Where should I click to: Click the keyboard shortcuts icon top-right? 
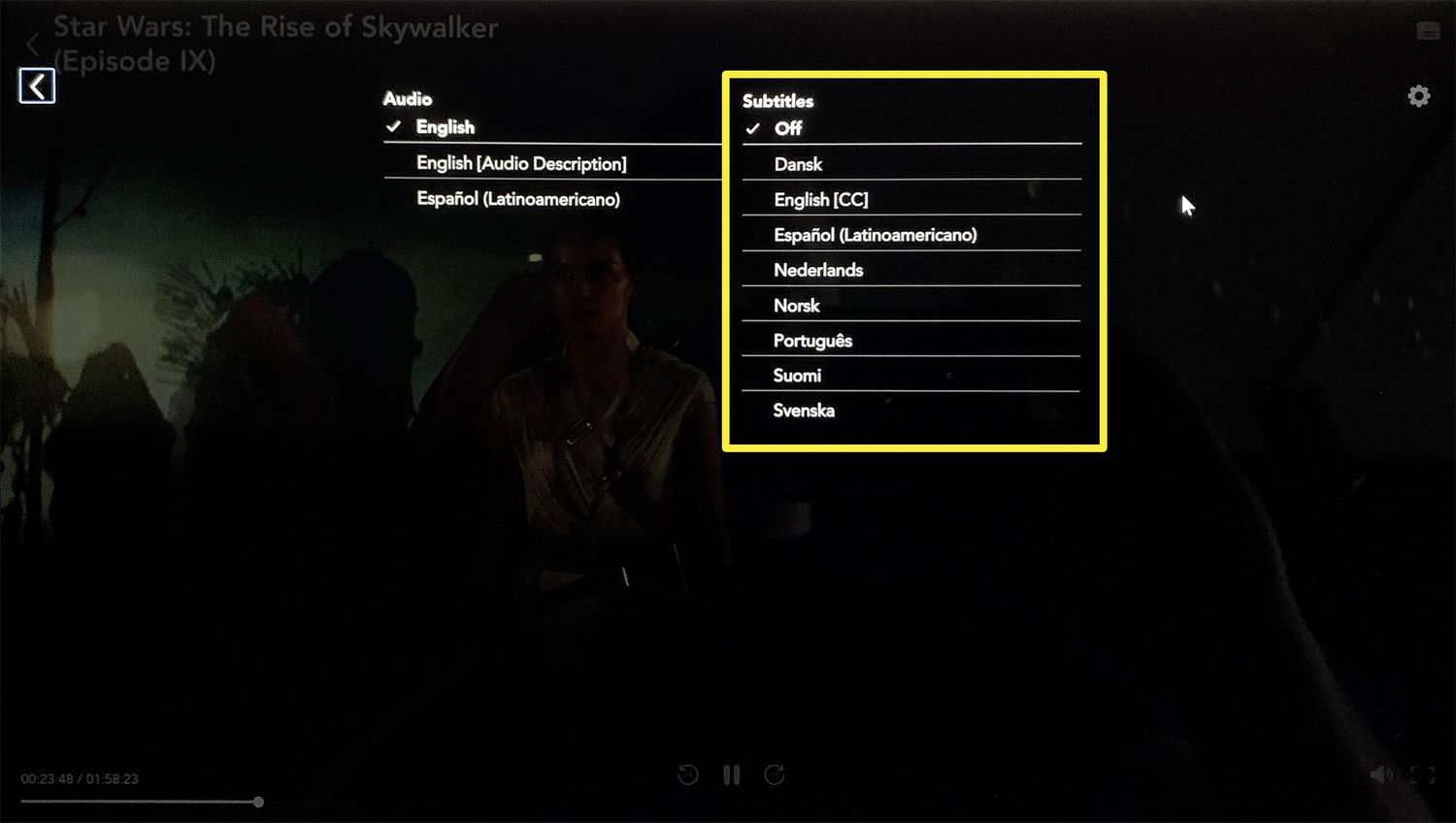coord(1427,30)
